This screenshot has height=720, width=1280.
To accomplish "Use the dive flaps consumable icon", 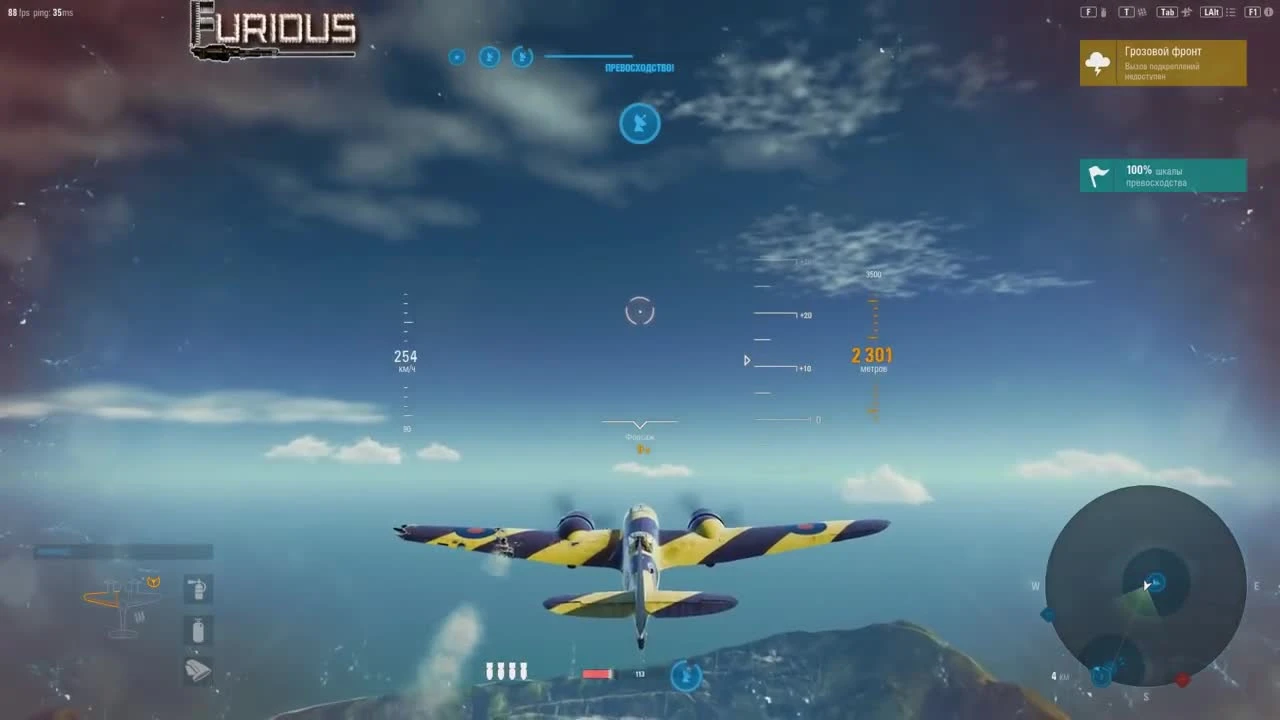I will coord(198,669).
